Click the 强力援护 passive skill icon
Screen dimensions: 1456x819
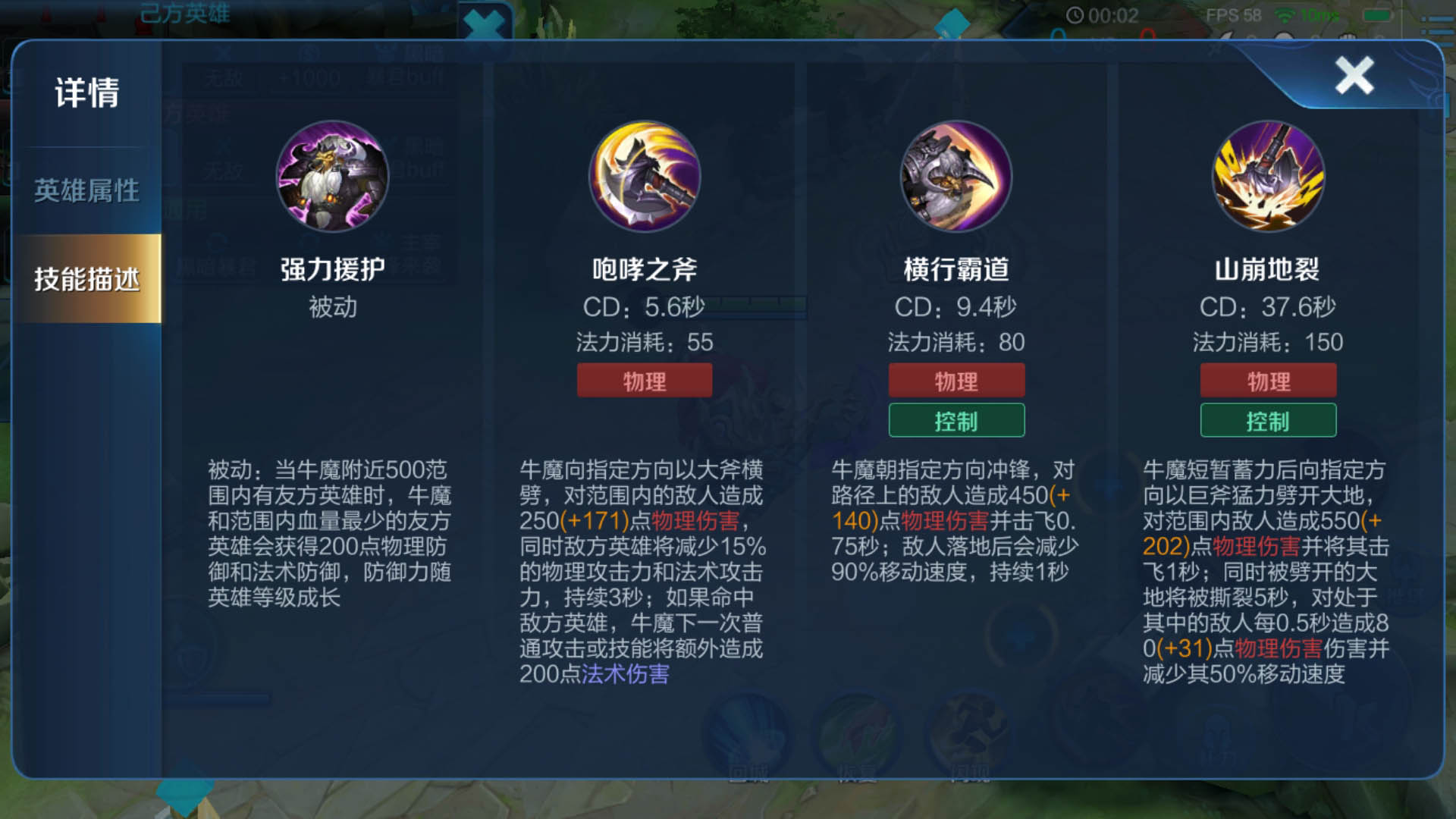(332, 177)
